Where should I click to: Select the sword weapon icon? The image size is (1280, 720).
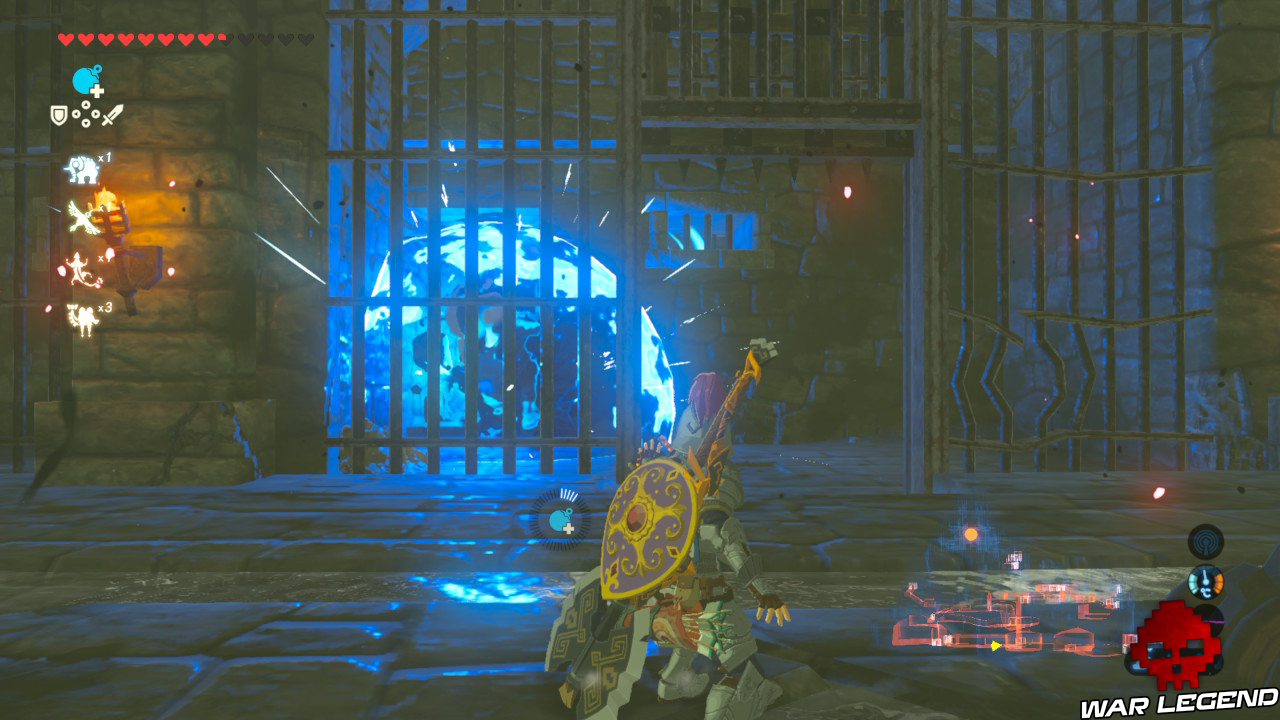[x=111, y=116]
